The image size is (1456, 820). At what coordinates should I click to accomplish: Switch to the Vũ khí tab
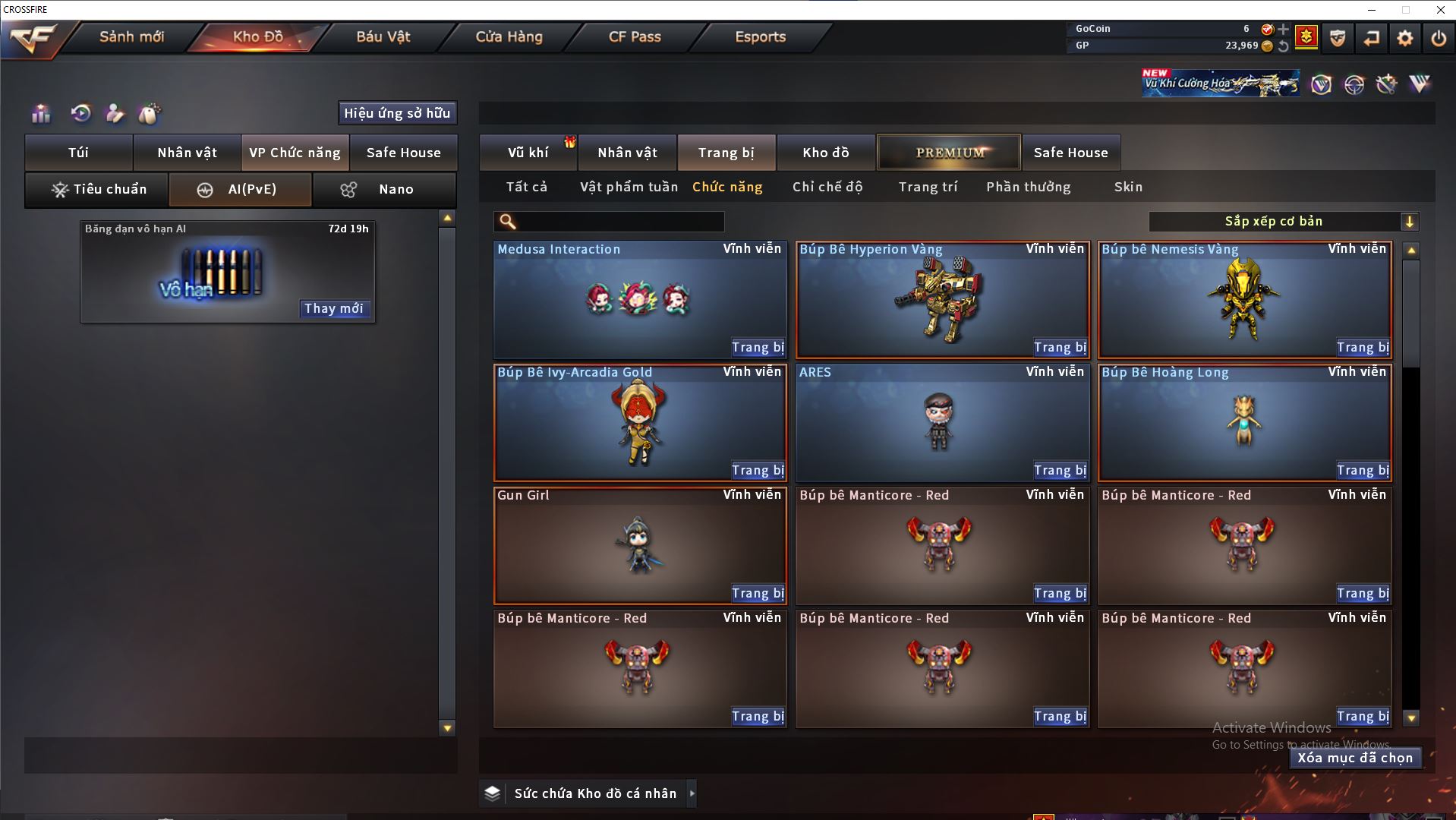528,153
